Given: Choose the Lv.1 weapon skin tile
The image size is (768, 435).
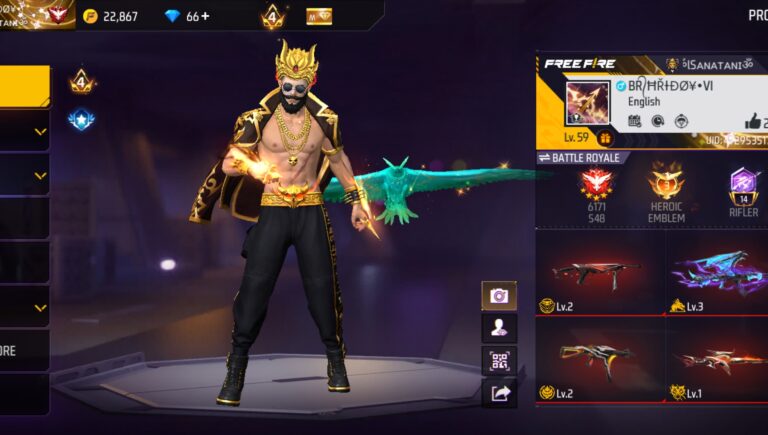Looking at the screenshot, I should pyautogui.click(x=717, y=359).
